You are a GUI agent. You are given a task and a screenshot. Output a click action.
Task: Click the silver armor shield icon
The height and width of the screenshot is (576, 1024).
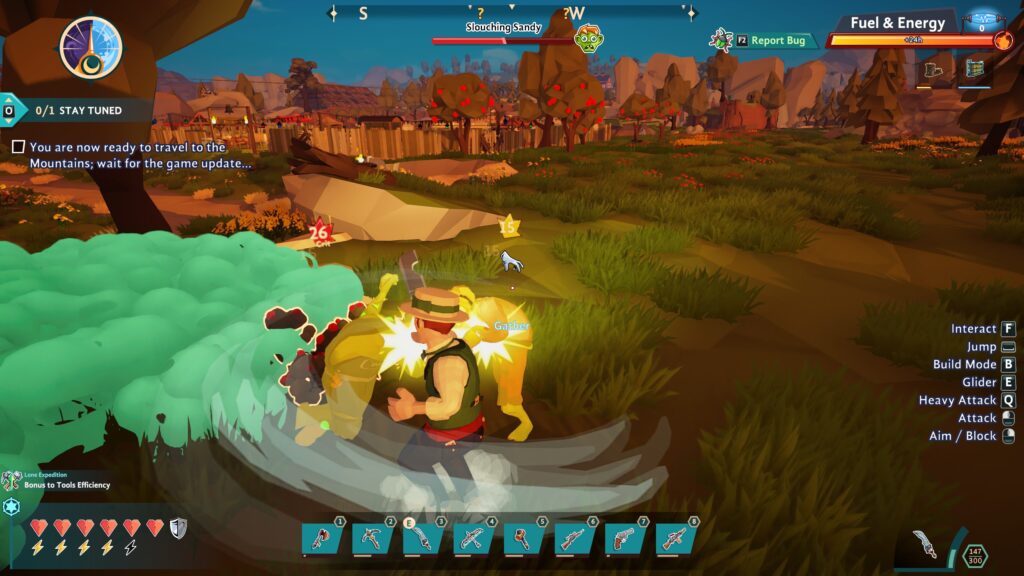178,528
